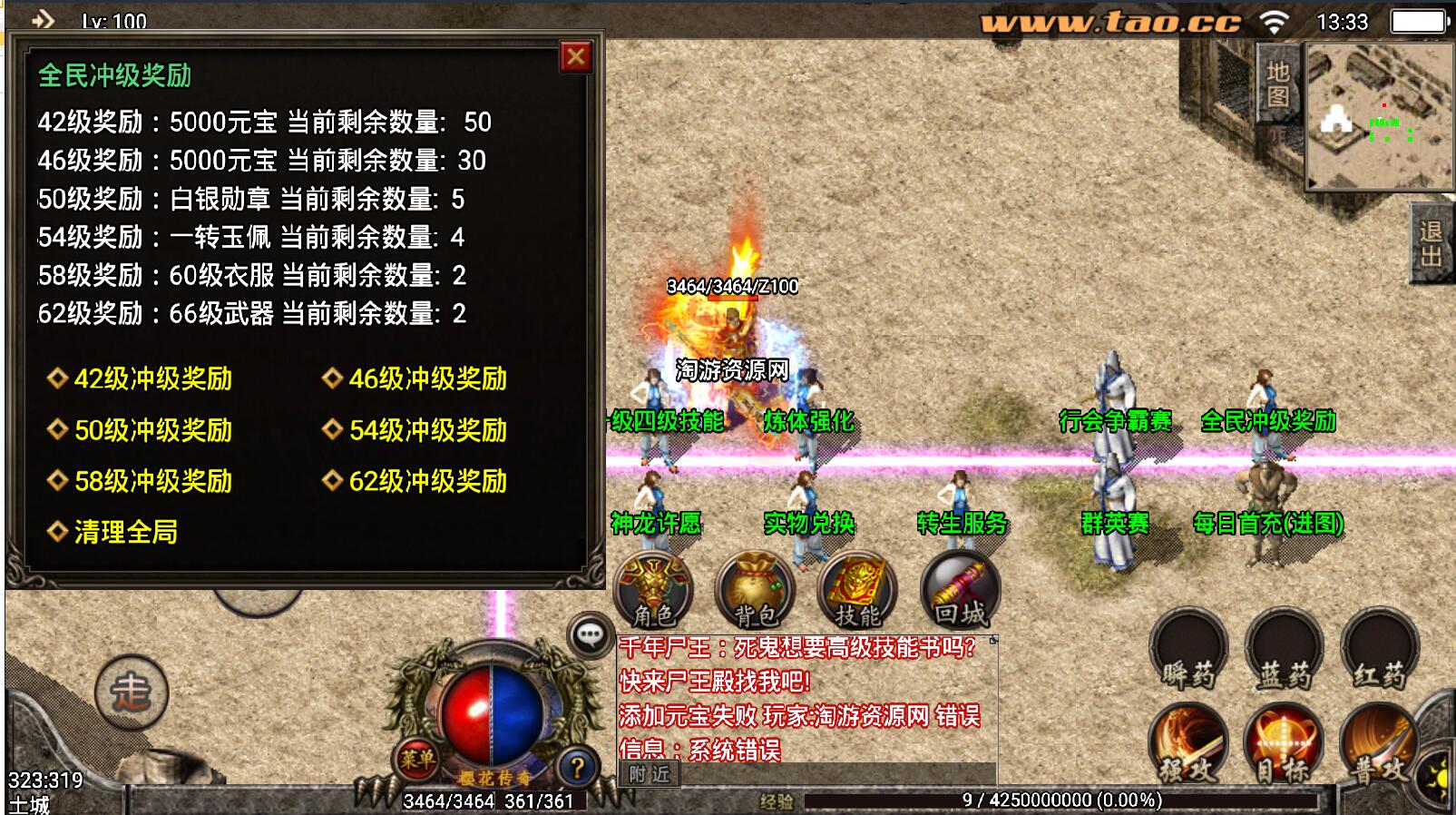Open the 角色 character sheet
Viewport: 1456px width, 815px height.
tap(653, 592)
